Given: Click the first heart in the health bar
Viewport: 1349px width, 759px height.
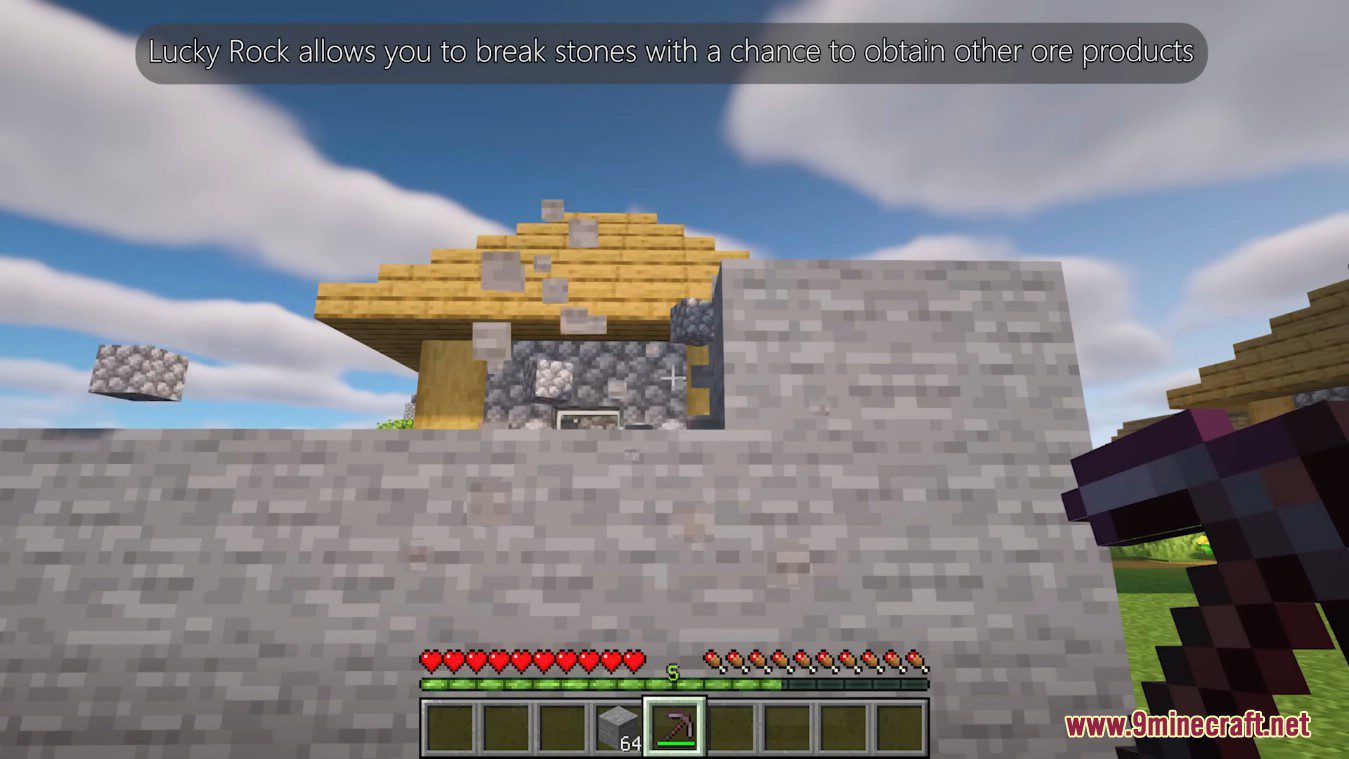Looking at the screenshot, I should [x=432, y=659].
